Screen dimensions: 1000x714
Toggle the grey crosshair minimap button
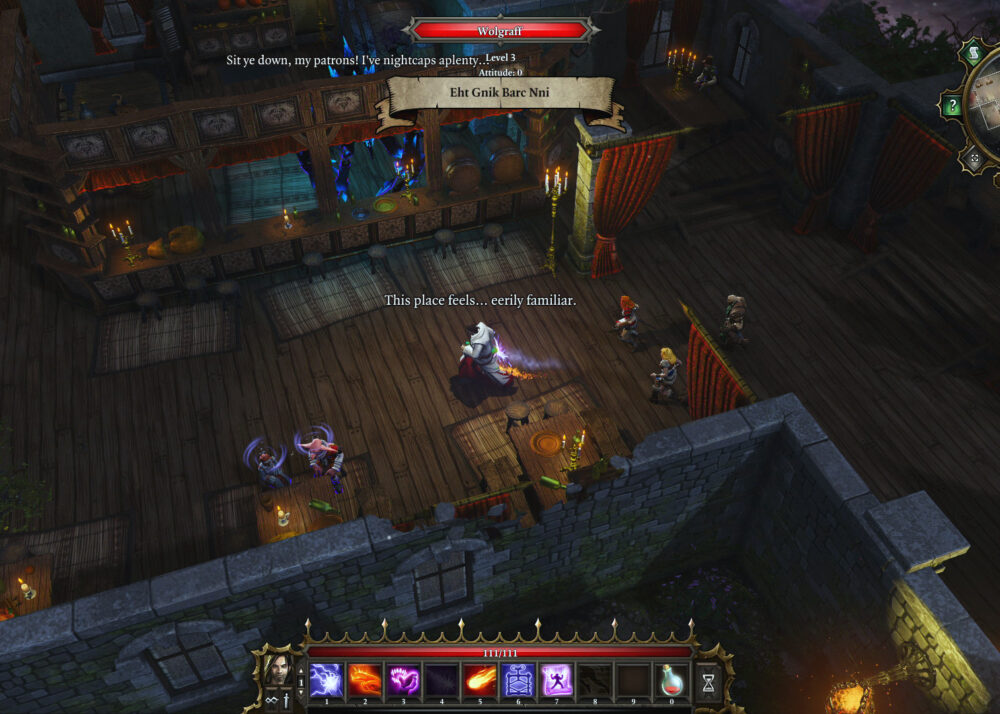click(972, 158)
